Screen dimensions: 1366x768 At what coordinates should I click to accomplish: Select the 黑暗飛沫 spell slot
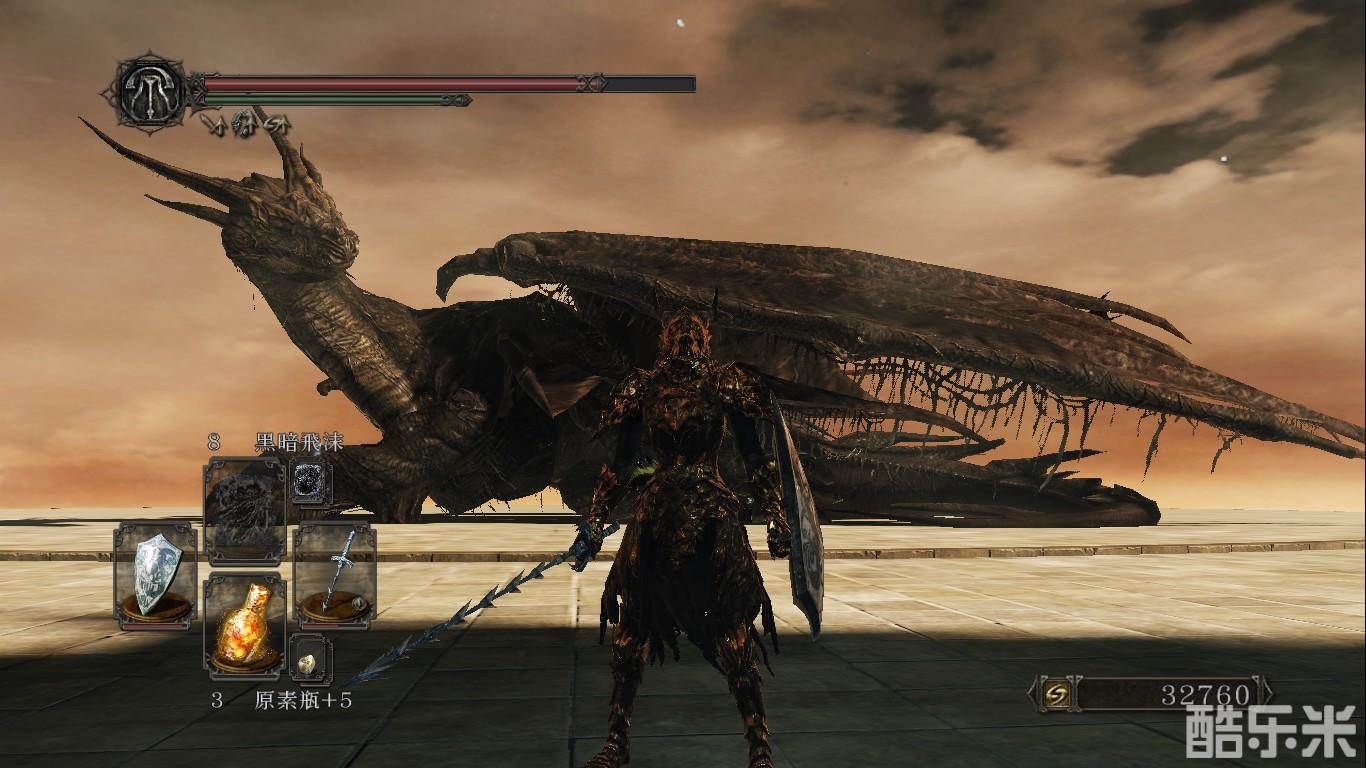(x=245, y=510)
